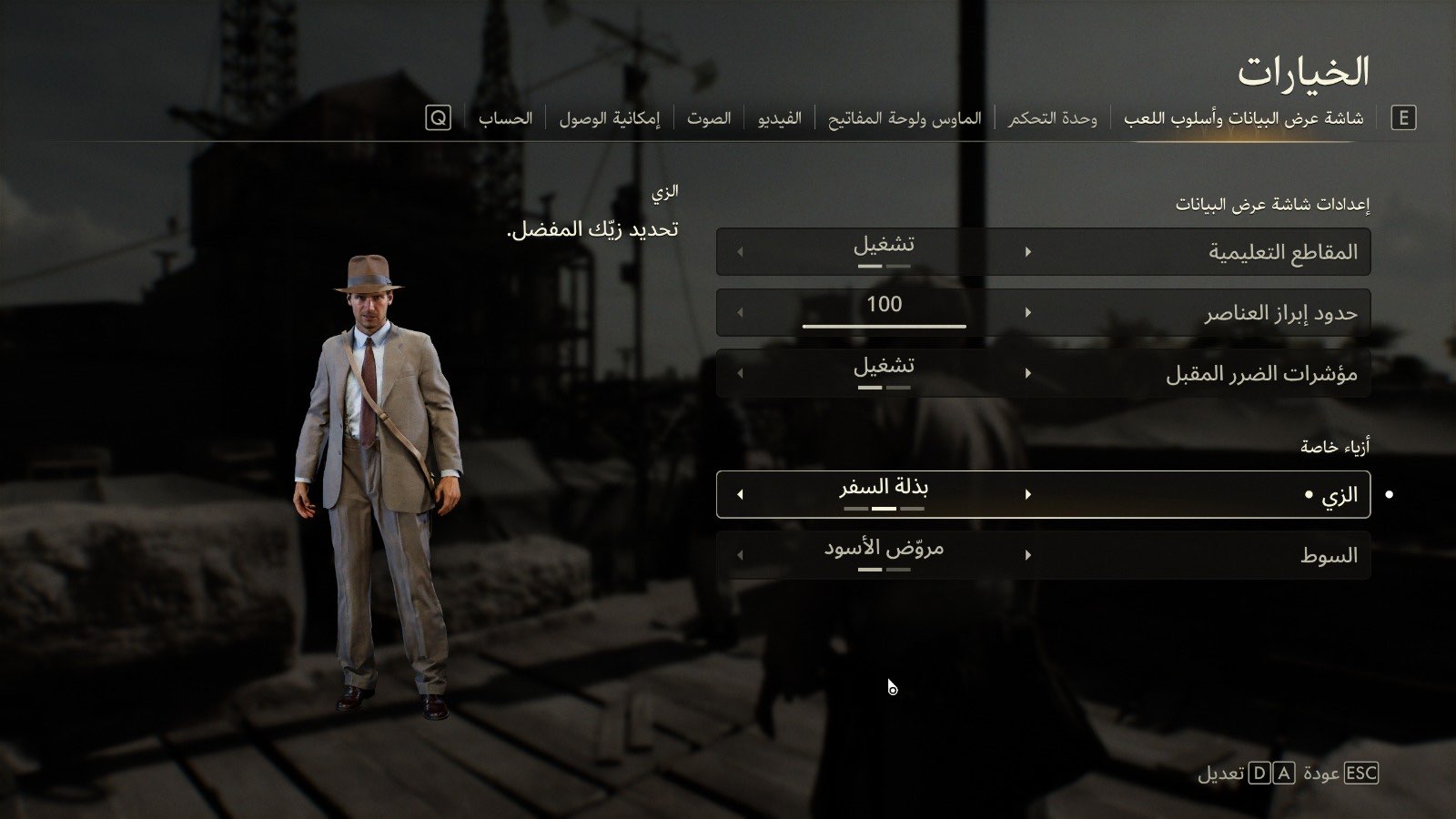This screenshot has width=1456, height=819.
Task: Adjust the حدود إبراز العناصر slider bar
Action: click(884, 325)
